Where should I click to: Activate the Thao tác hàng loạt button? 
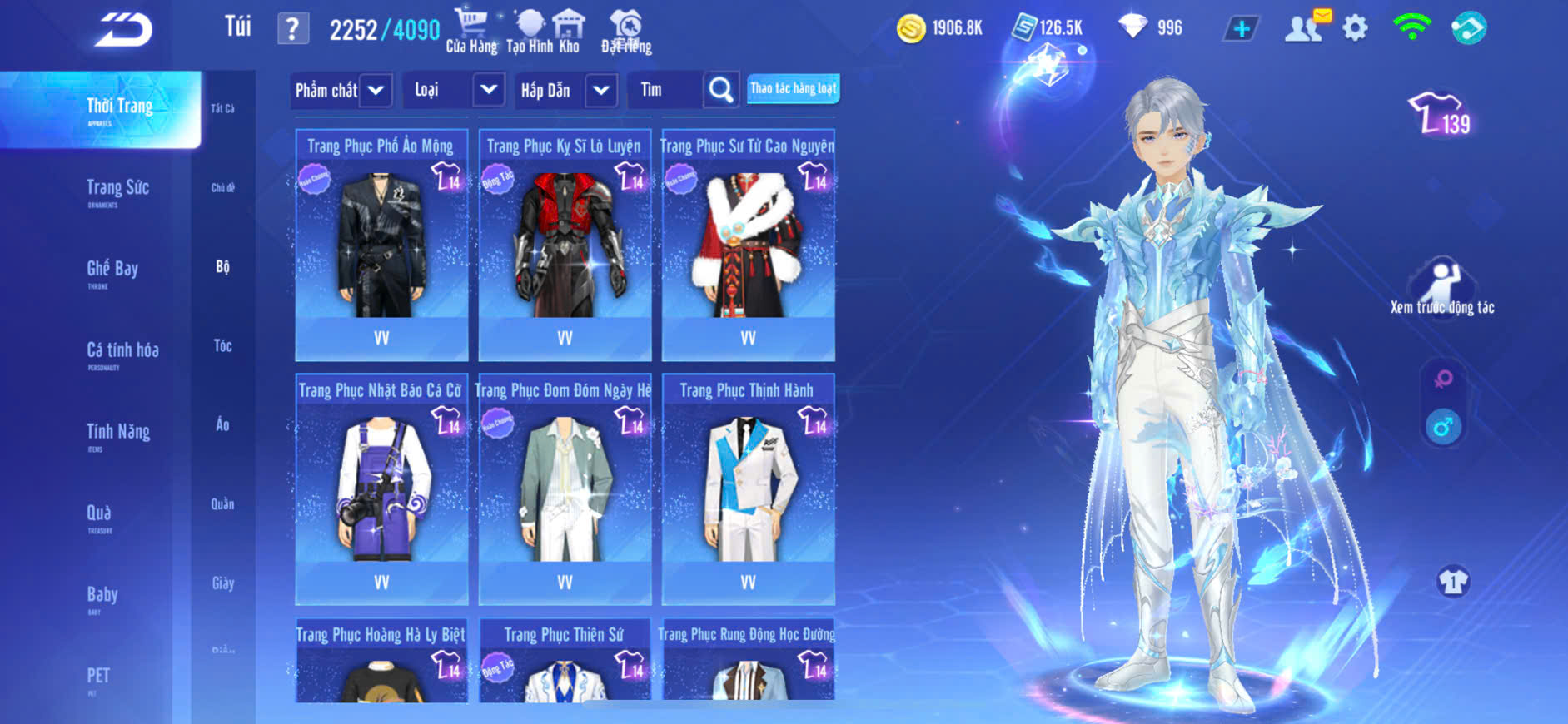coord(793,88)
